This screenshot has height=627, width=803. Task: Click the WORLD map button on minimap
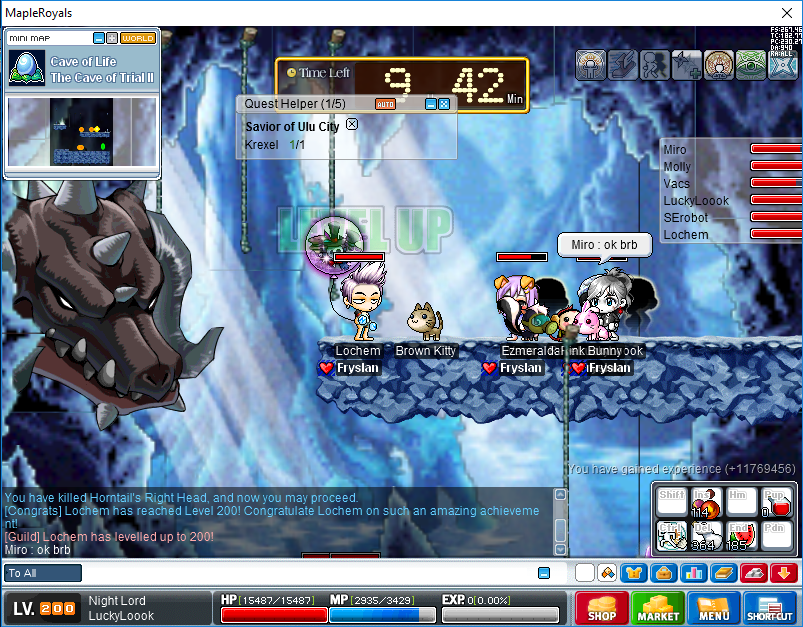(x=138, y=38)
